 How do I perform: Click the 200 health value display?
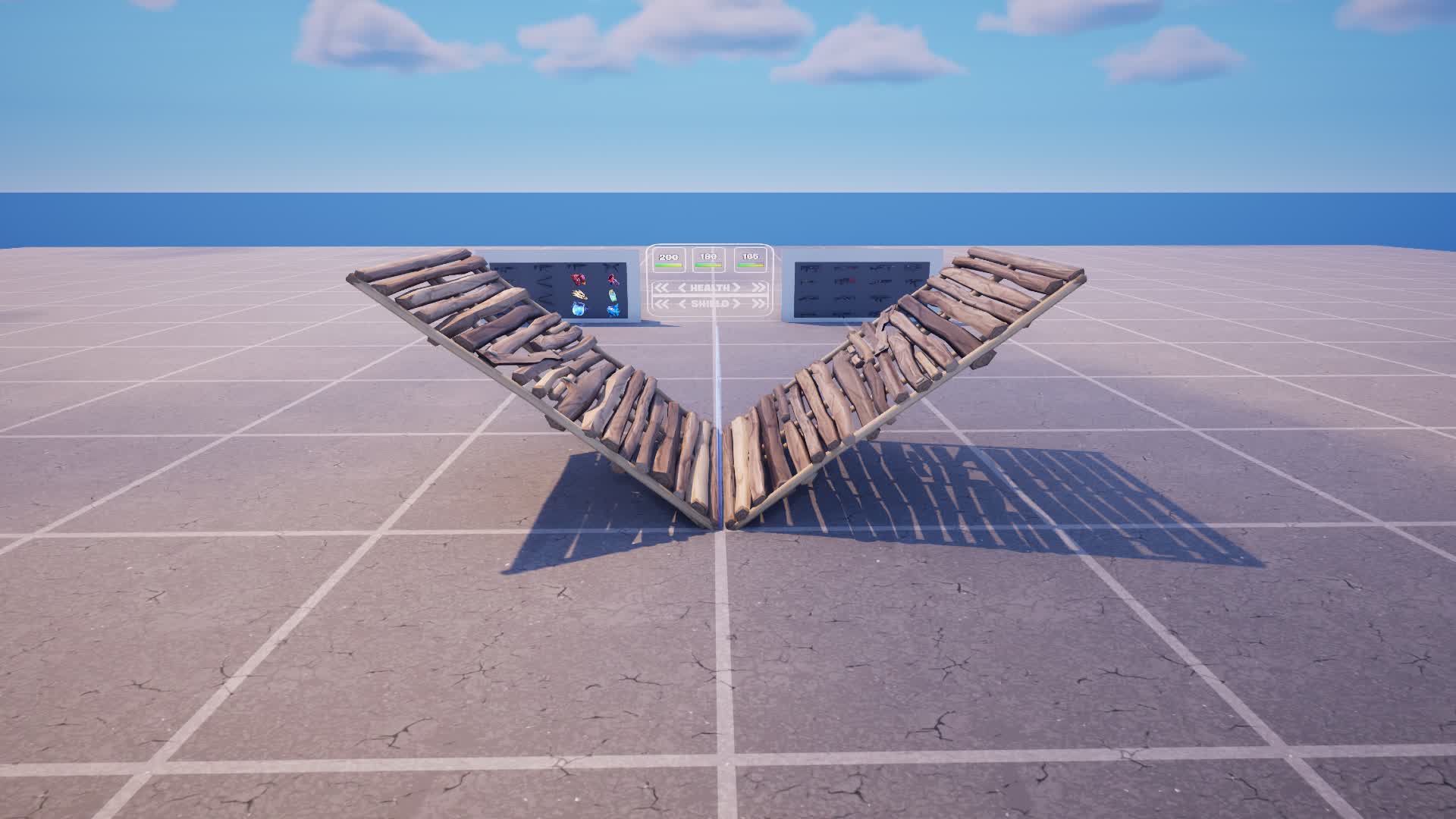668,257
